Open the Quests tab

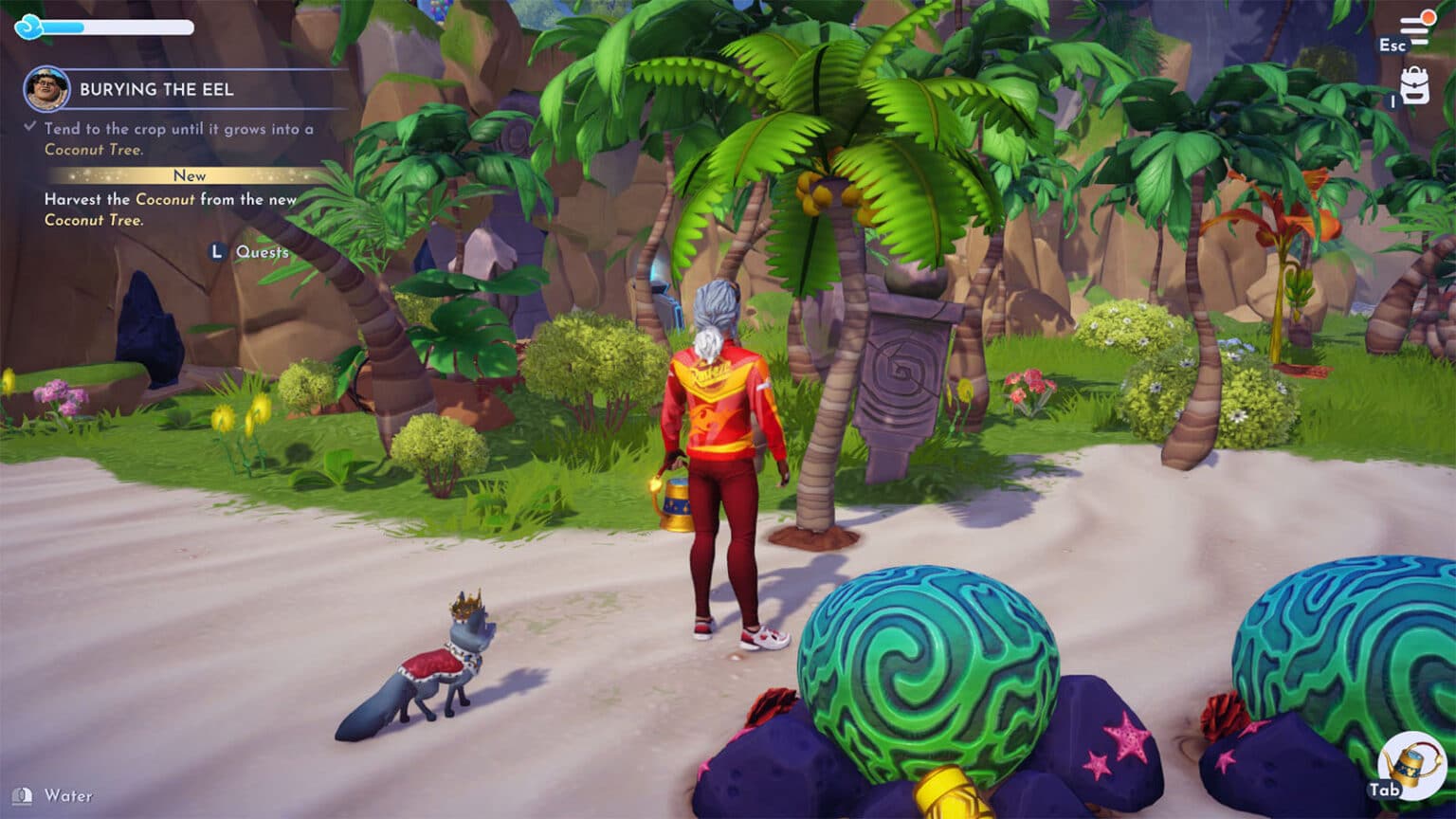tap(264, 253)
